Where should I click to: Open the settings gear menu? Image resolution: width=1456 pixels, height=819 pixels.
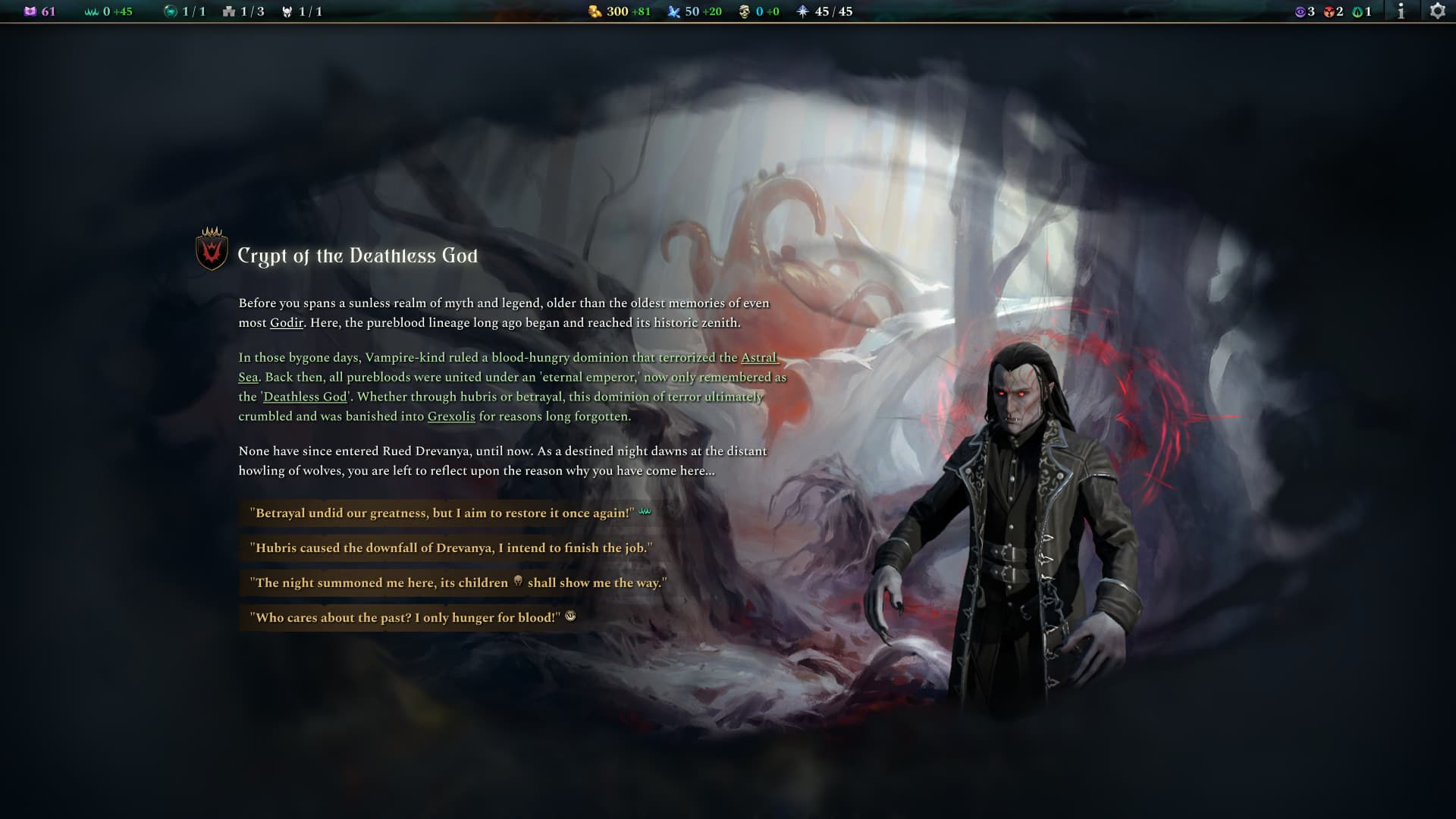tap(1437, 11)
